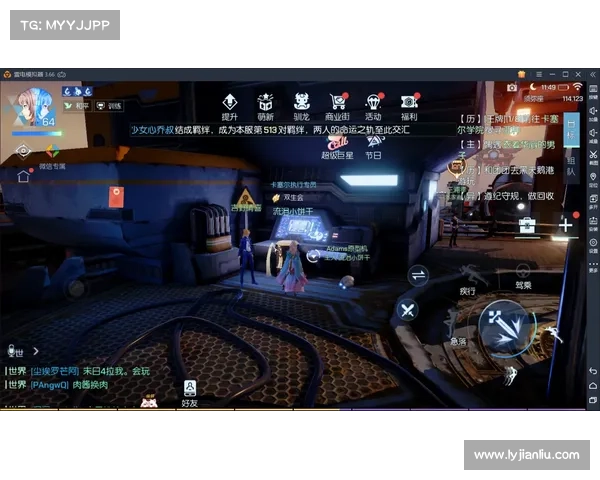Open the 提升 (Upgrade) menu

pyautogui.click(x=230, y=102)
